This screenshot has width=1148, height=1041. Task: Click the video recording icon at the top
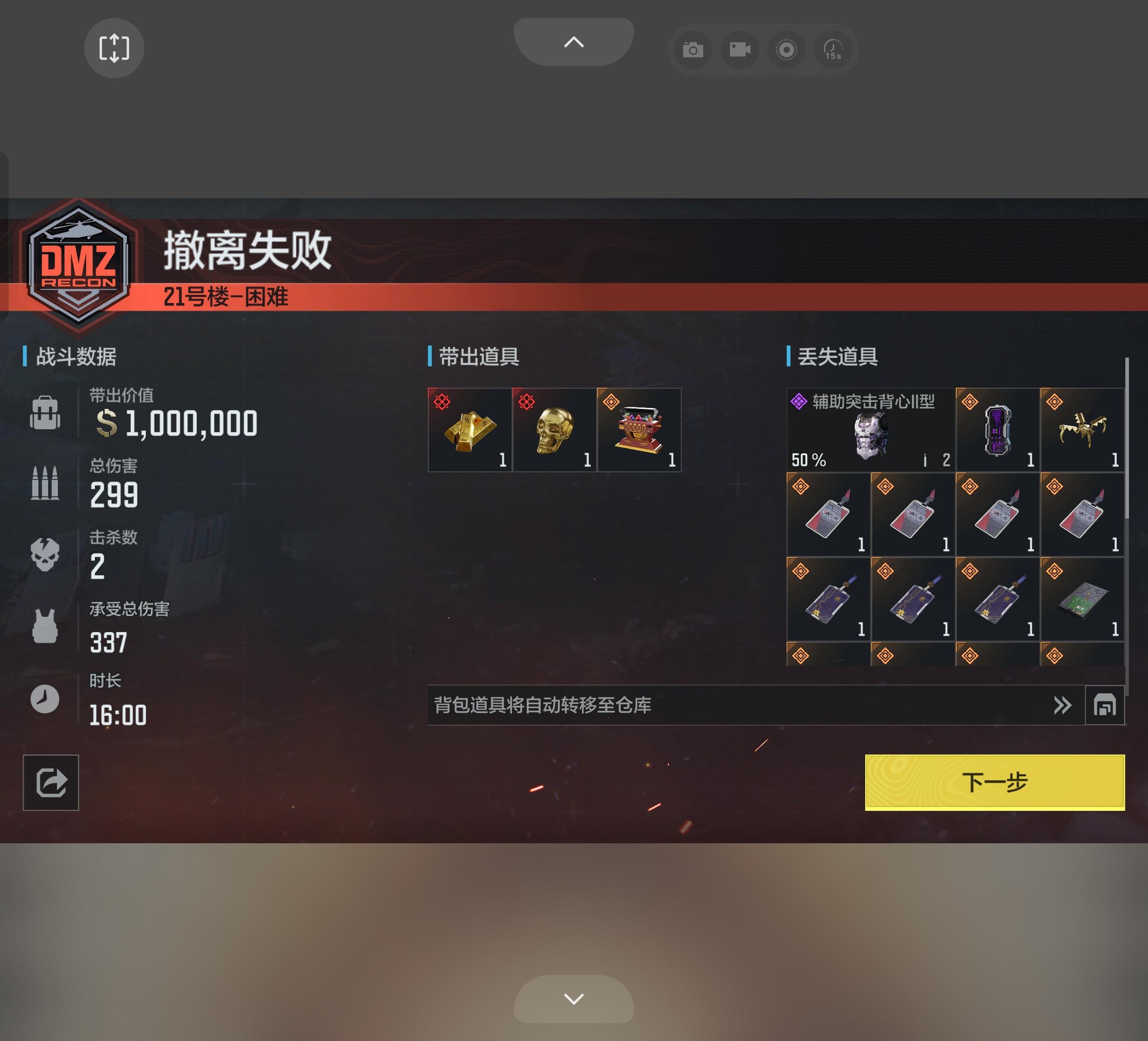pos(739,50)
